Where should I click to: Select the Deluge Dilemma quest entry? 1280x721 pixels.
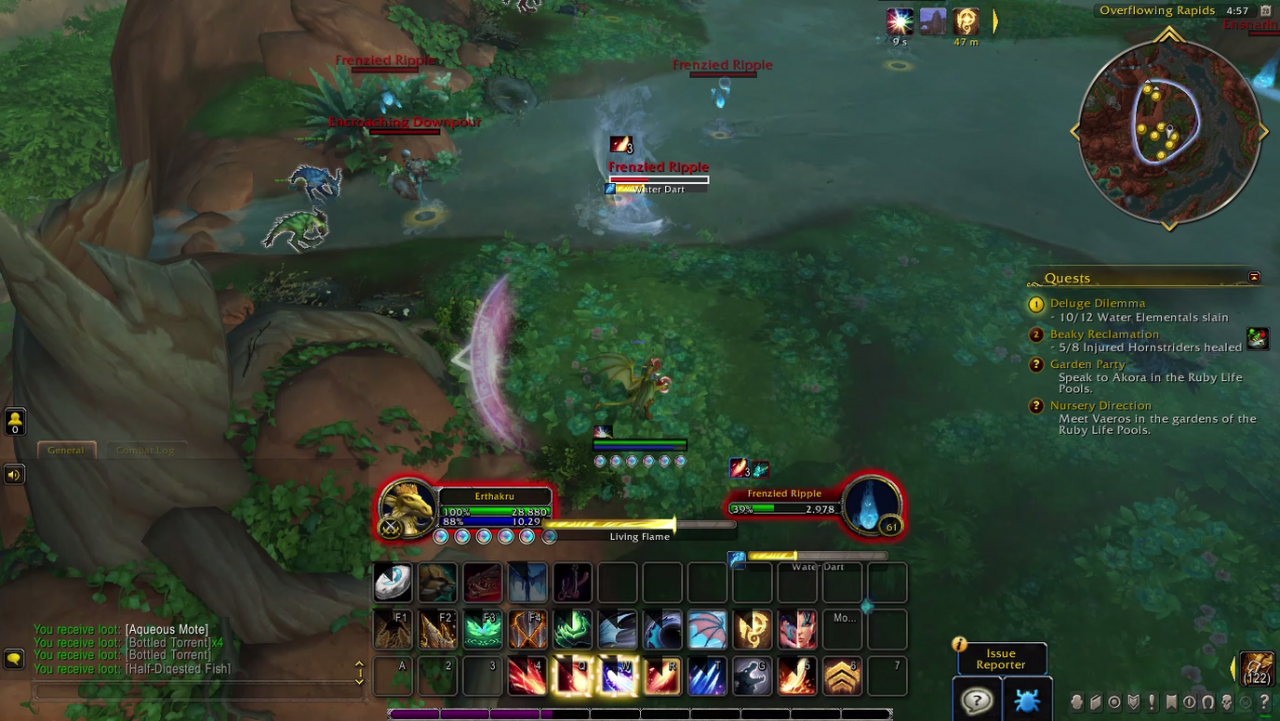[1097, 303]
